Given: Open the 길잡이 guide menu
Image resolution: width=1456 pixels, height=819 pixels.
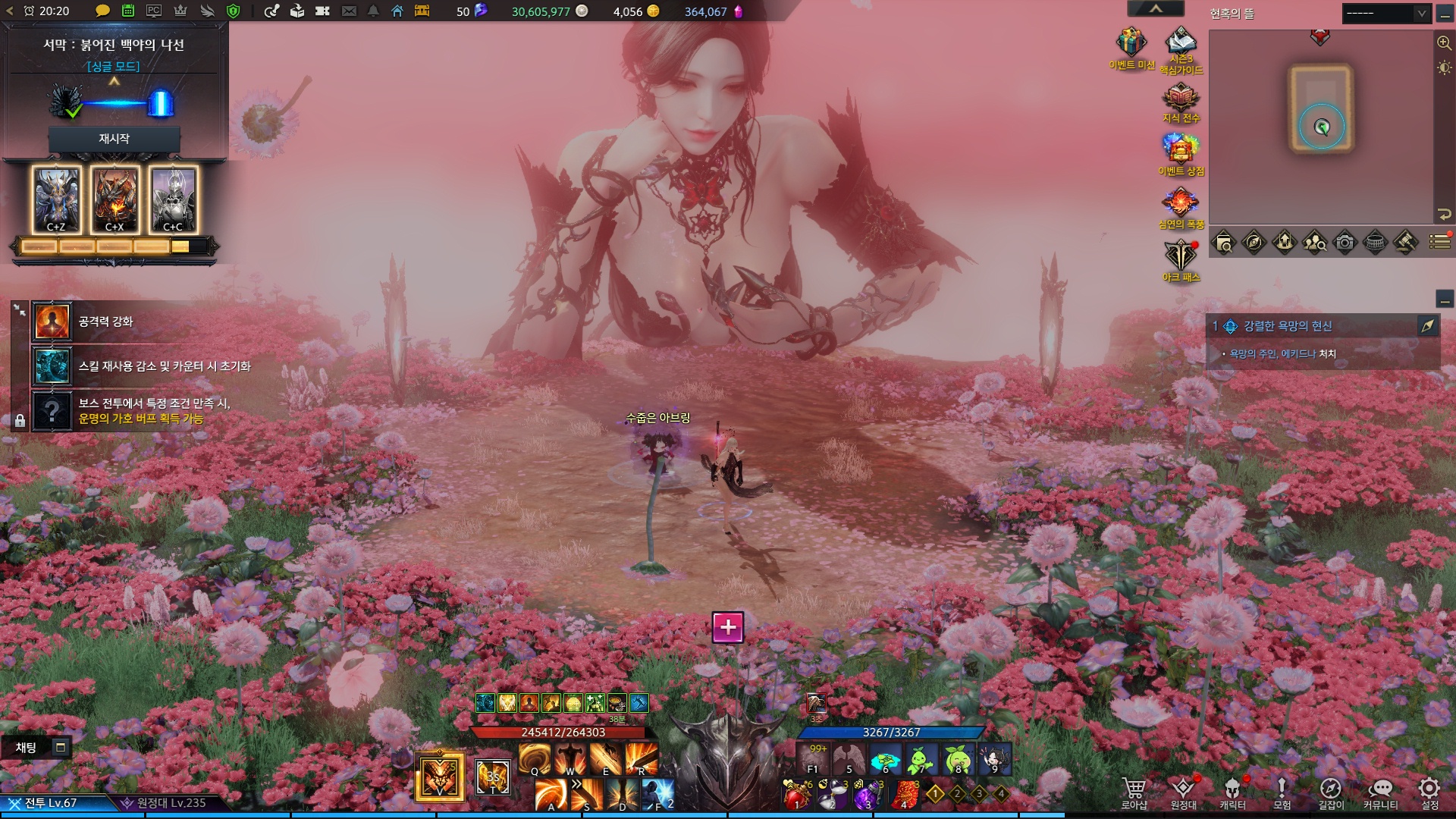Looking at the screenshot, I should 1331,791.
